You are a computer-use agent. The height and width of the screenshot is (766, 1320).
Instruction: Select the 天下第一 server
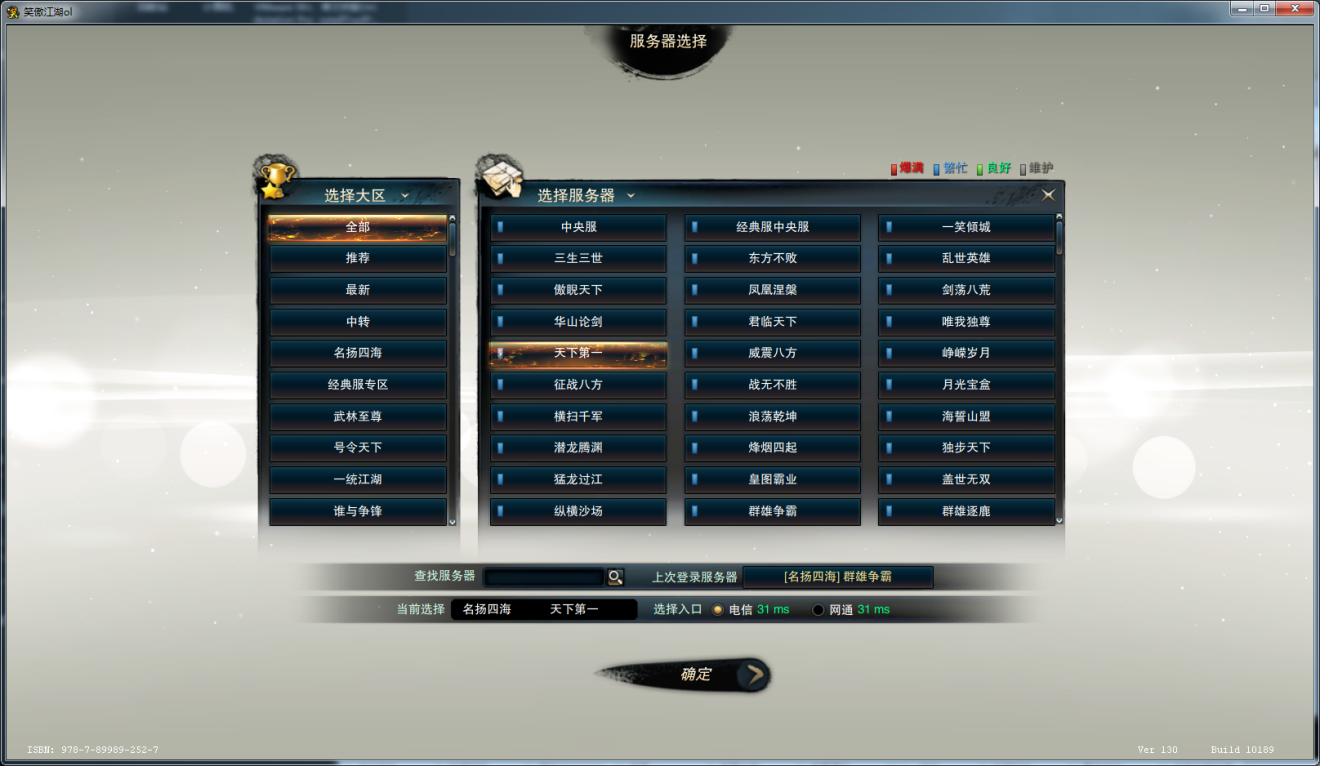pyautogui.click(x=578, y=353)
